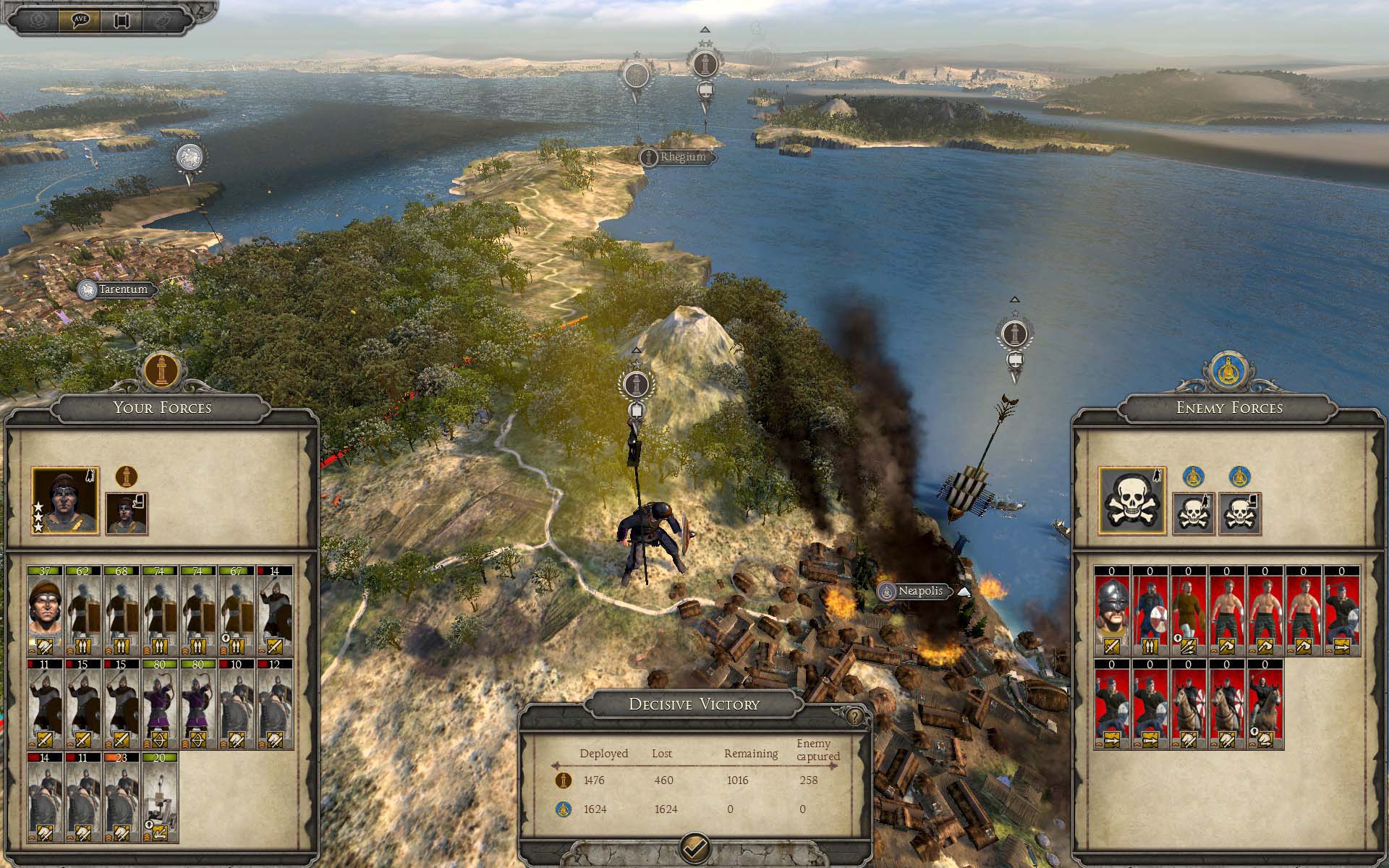The image size is (1389, 868).
Task: Select the cavalry unit card with 23 men
Action: pos(122,797)
